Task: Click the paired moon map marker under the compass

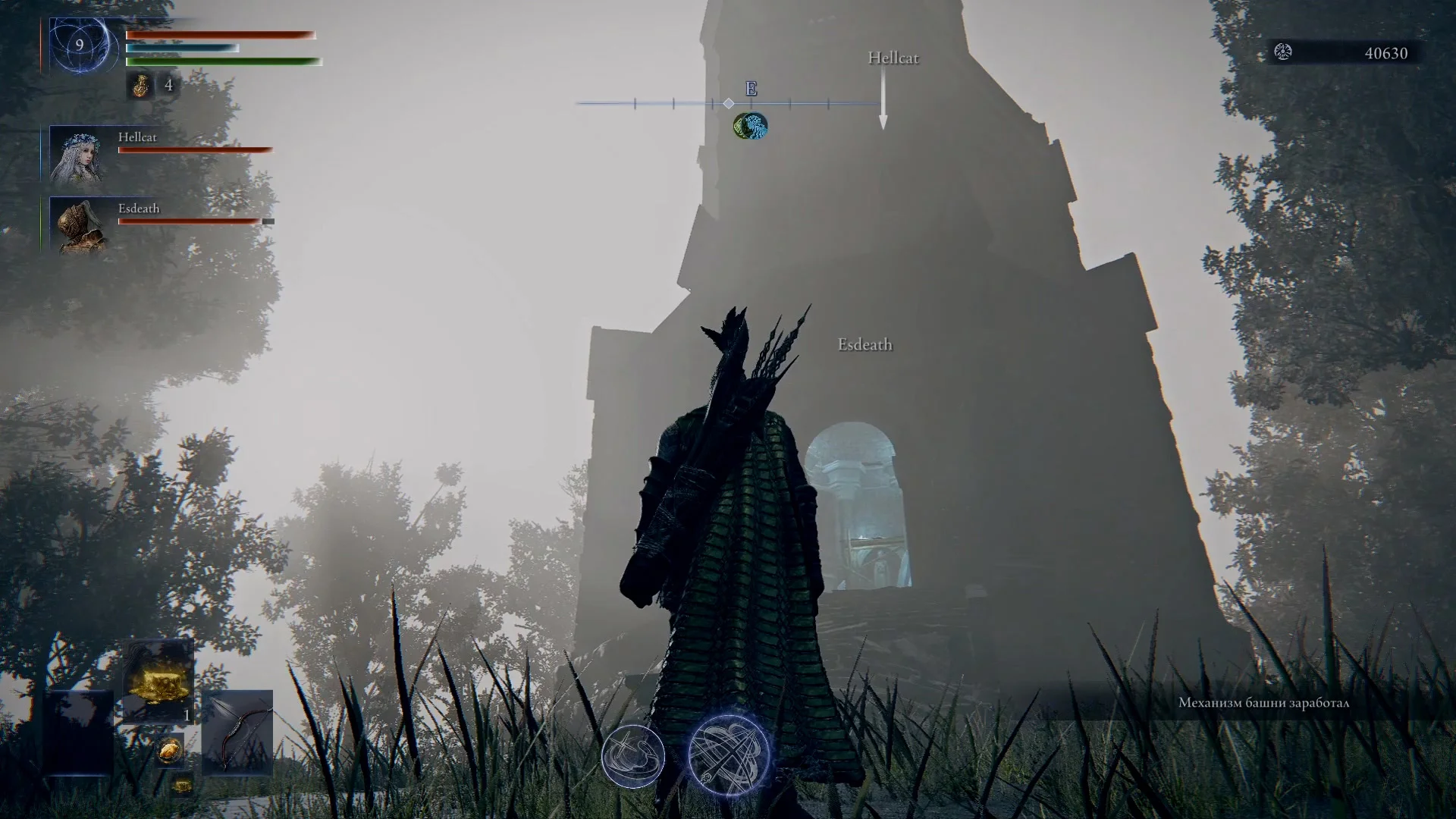Action: tap(749, 126)
